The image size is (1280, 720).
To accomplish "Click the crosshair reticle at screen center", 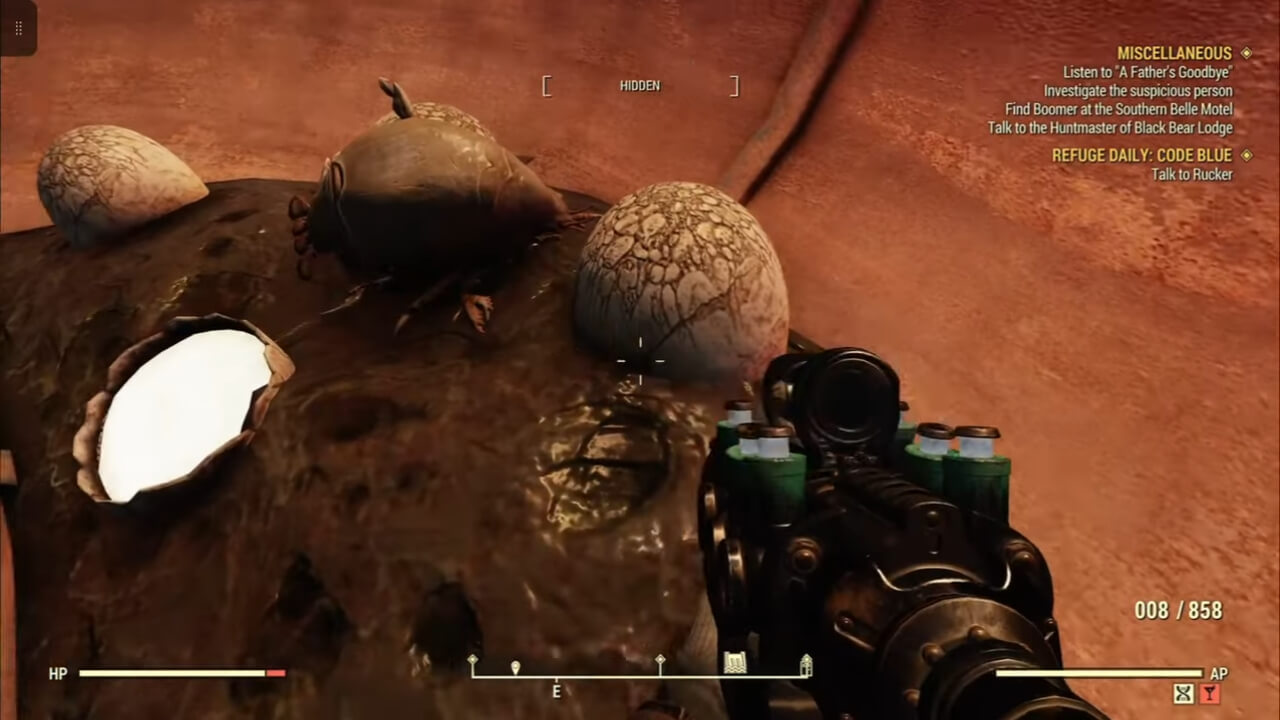I will 640,360.
